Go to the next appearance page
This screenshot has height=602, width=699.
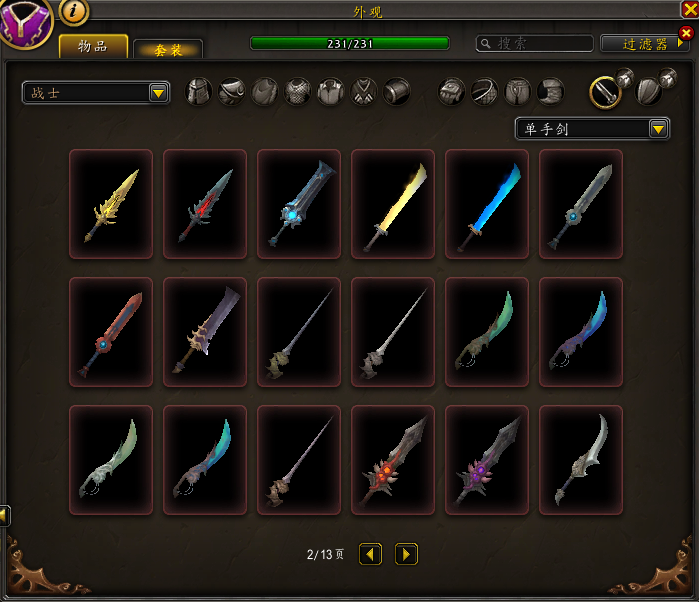coord(406,553)
